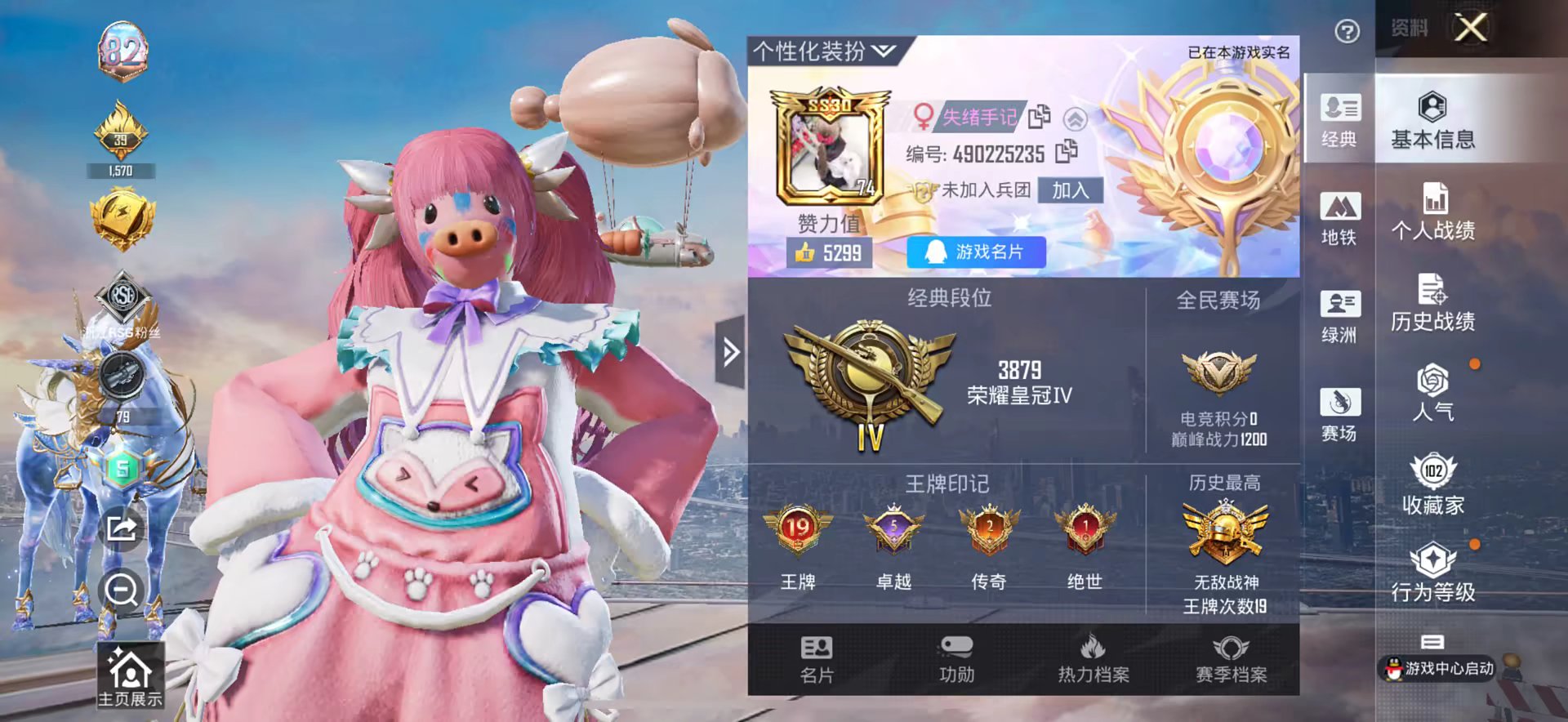The height and width of the screenshot is (722, 1568).
Task: Switch to the 地铁 Metro tab
Action: coord(1339,222)
